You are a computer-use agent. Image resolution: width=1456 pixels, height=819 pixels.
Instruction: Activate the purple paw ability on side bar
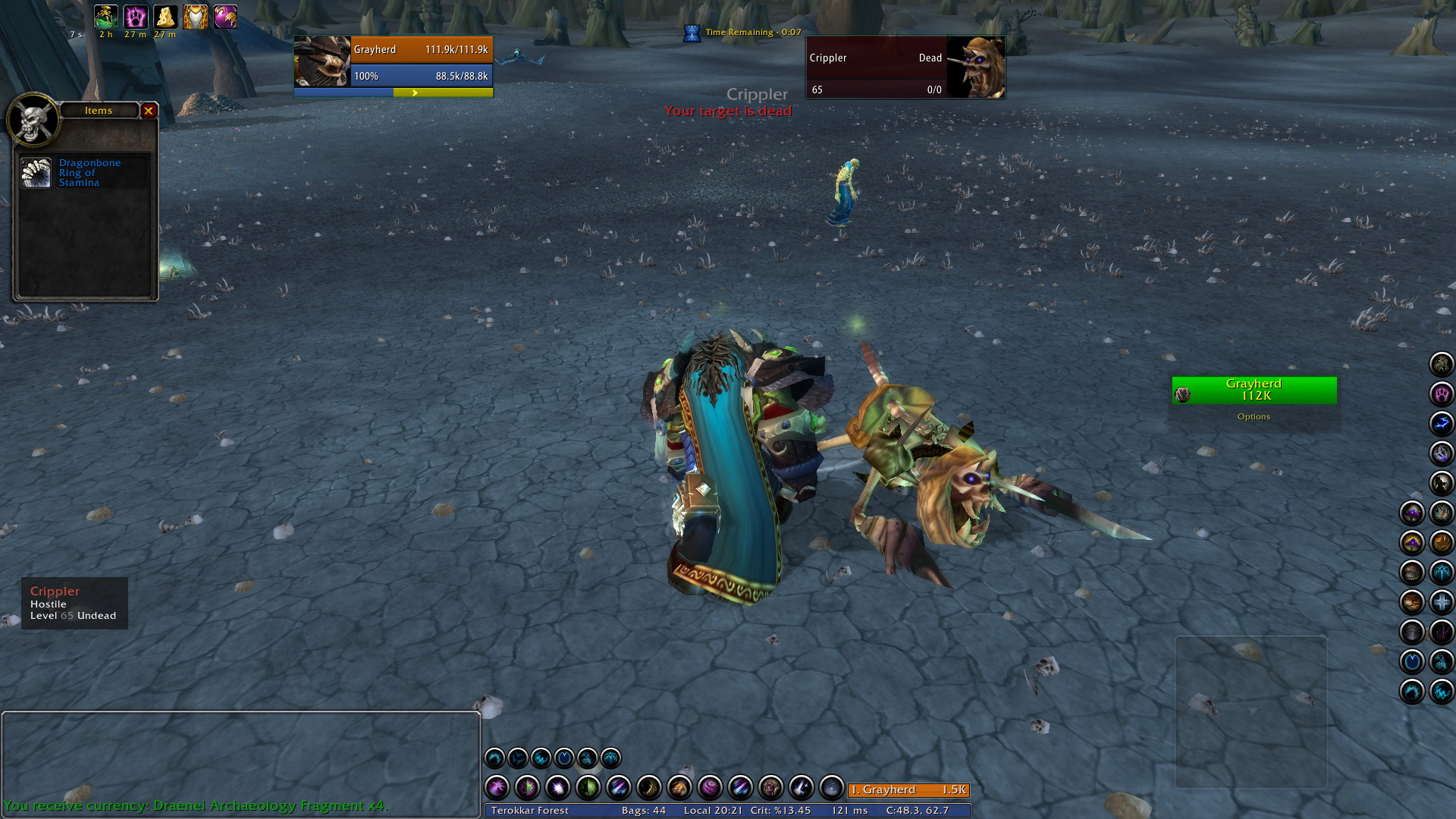pyautogui.click(x=1441, y=394)
